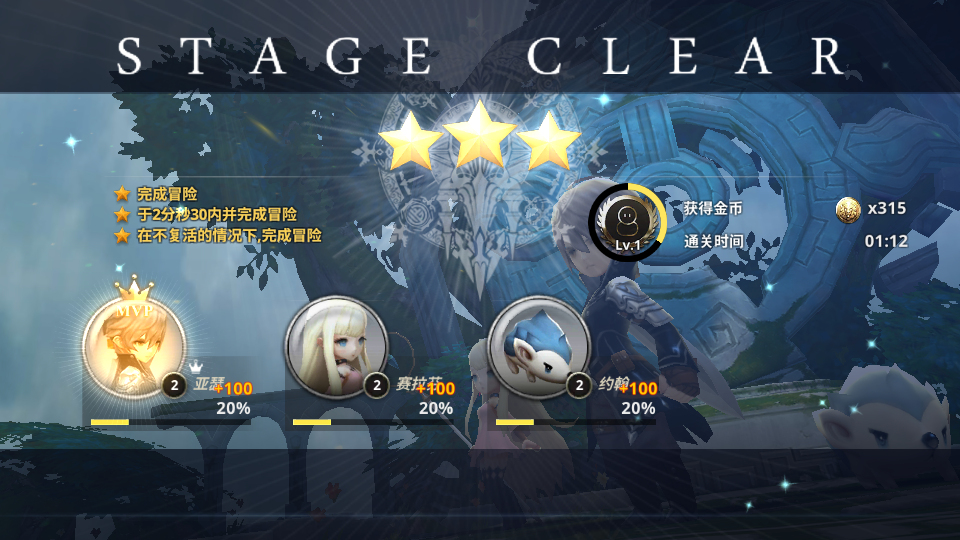Open the Lv.1 player level badge
This screenshot has width=960, height=540.
tap(627, 221)
